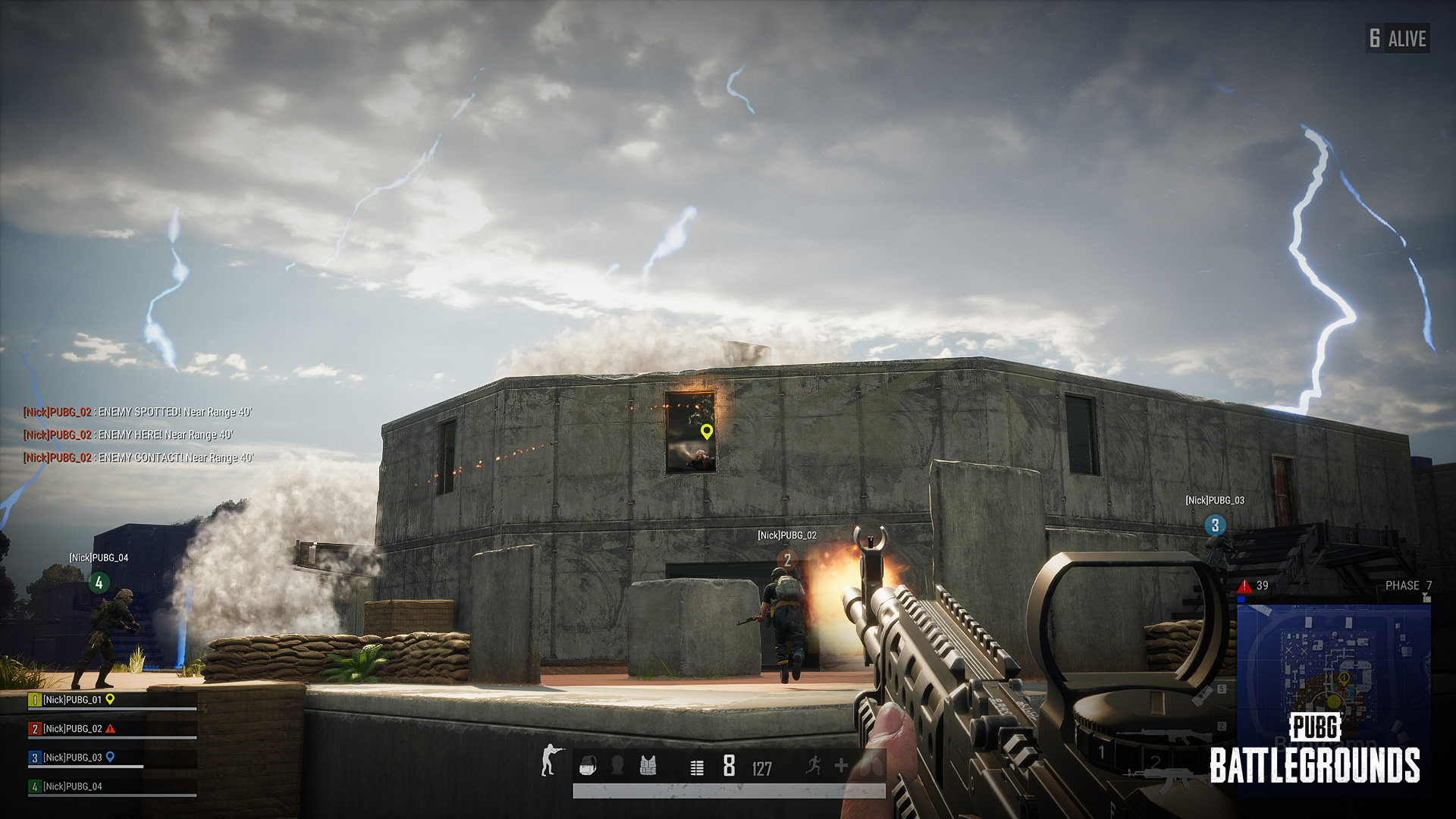Select teammate [Nick]PUBG_02 in the squad list
Viewport: 1456px width, 819px height.
point(72,729)
